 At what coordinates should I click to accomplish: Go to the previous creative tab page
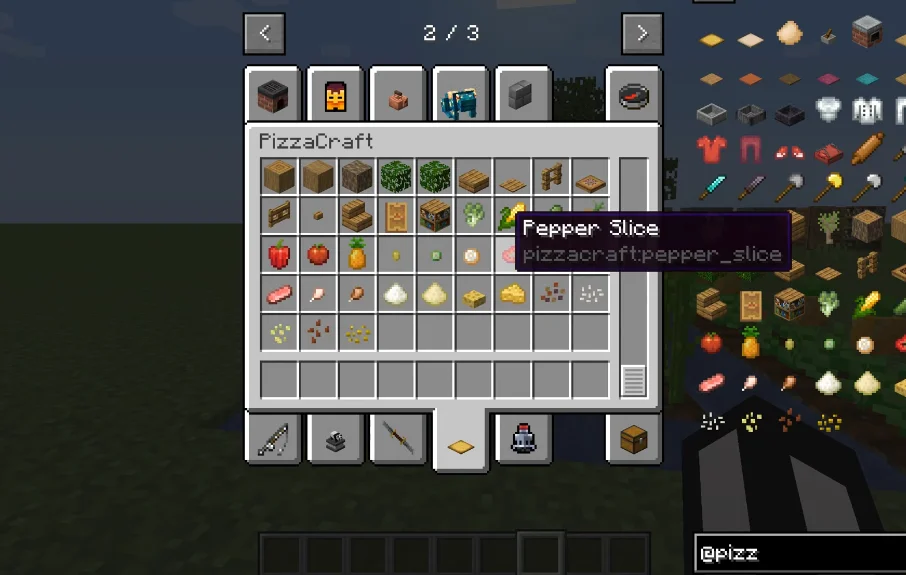pos(264,33)
